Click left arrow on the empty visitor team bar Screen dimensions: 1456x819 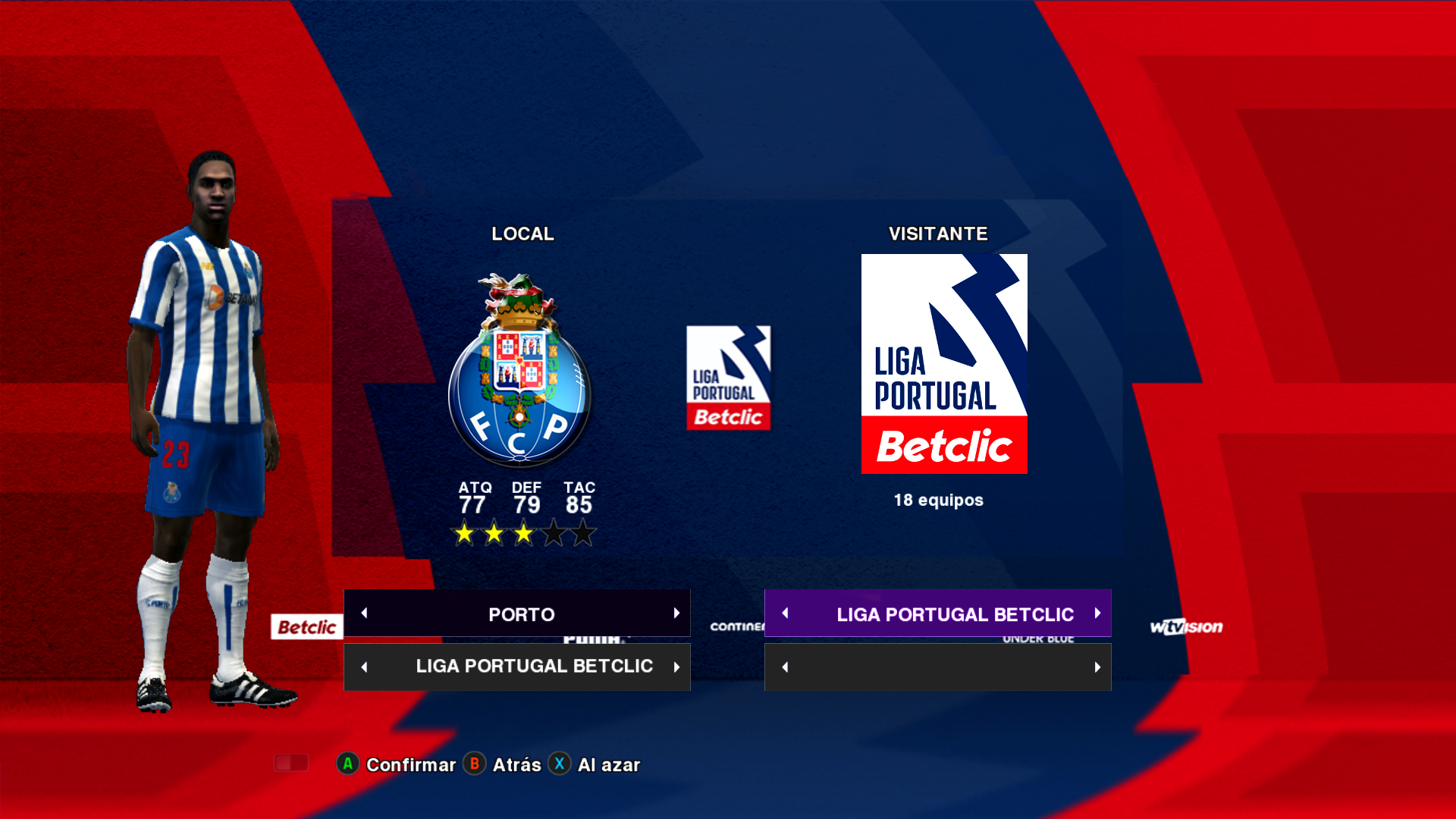pos(785,667)
